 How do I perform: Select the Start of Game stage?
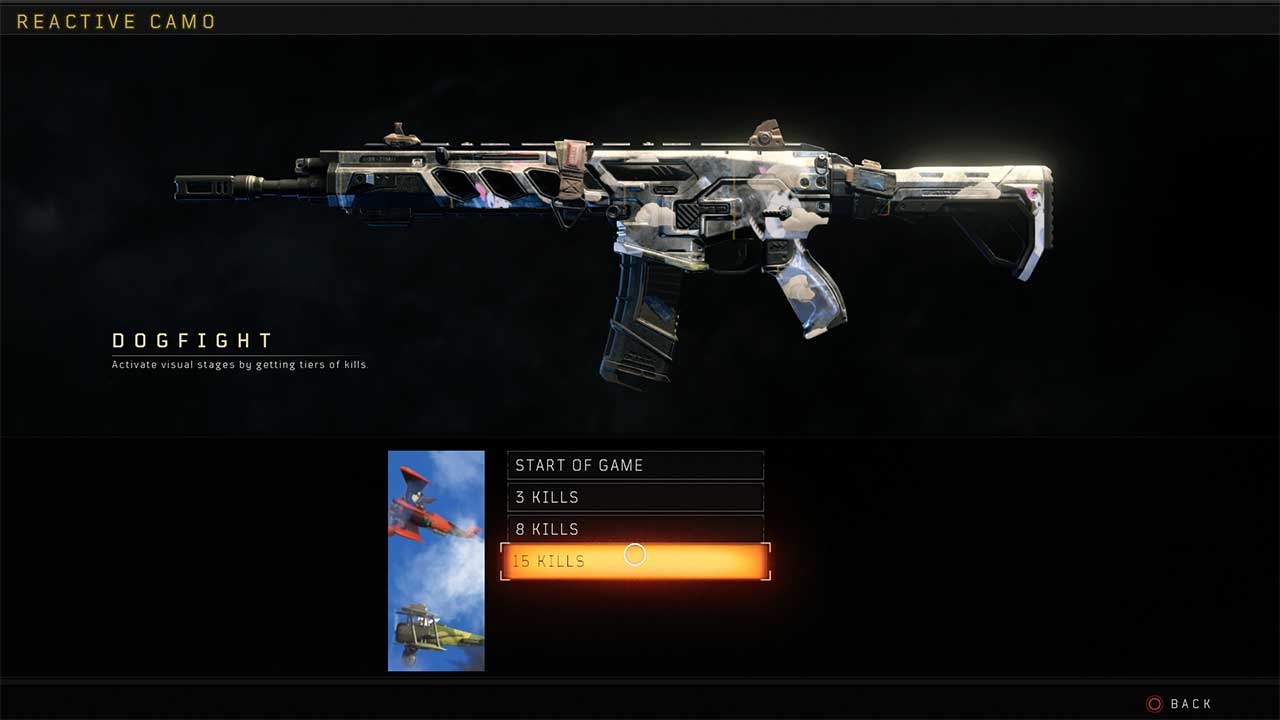click(635, 465)
